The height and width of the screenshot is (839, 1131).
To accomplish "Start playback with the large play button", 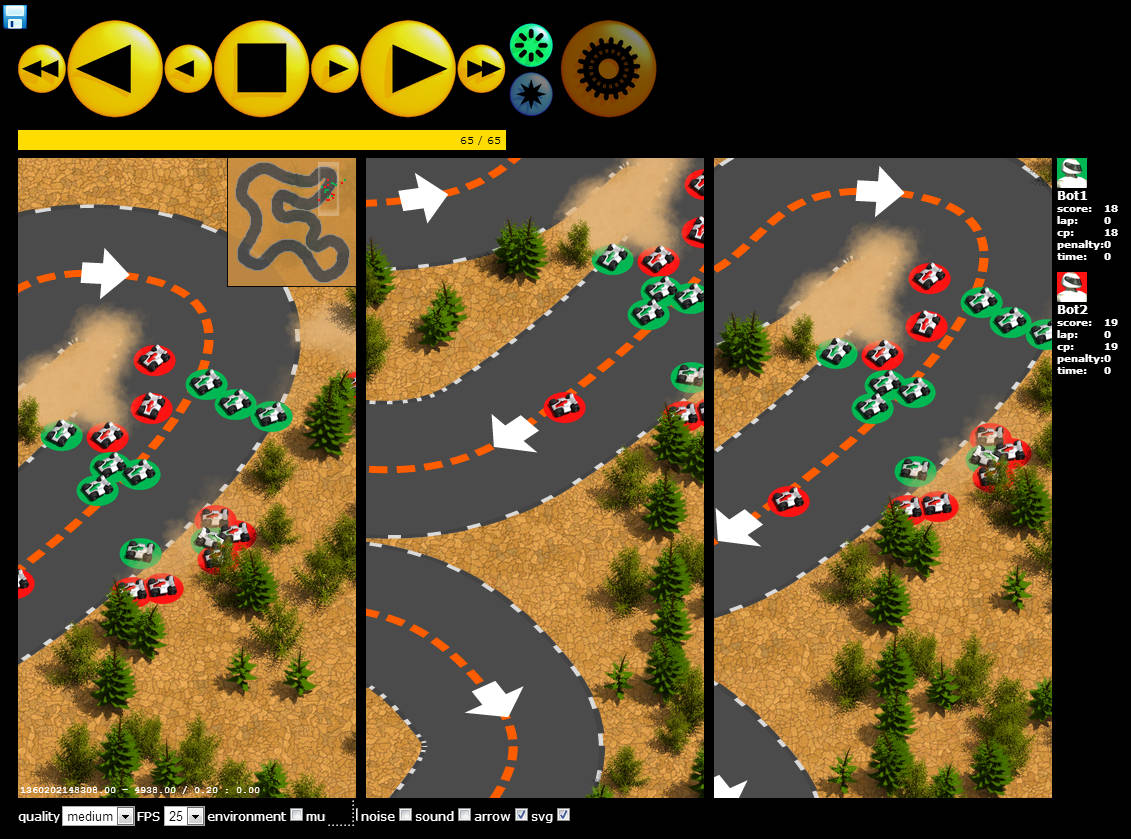I will 407,69.
